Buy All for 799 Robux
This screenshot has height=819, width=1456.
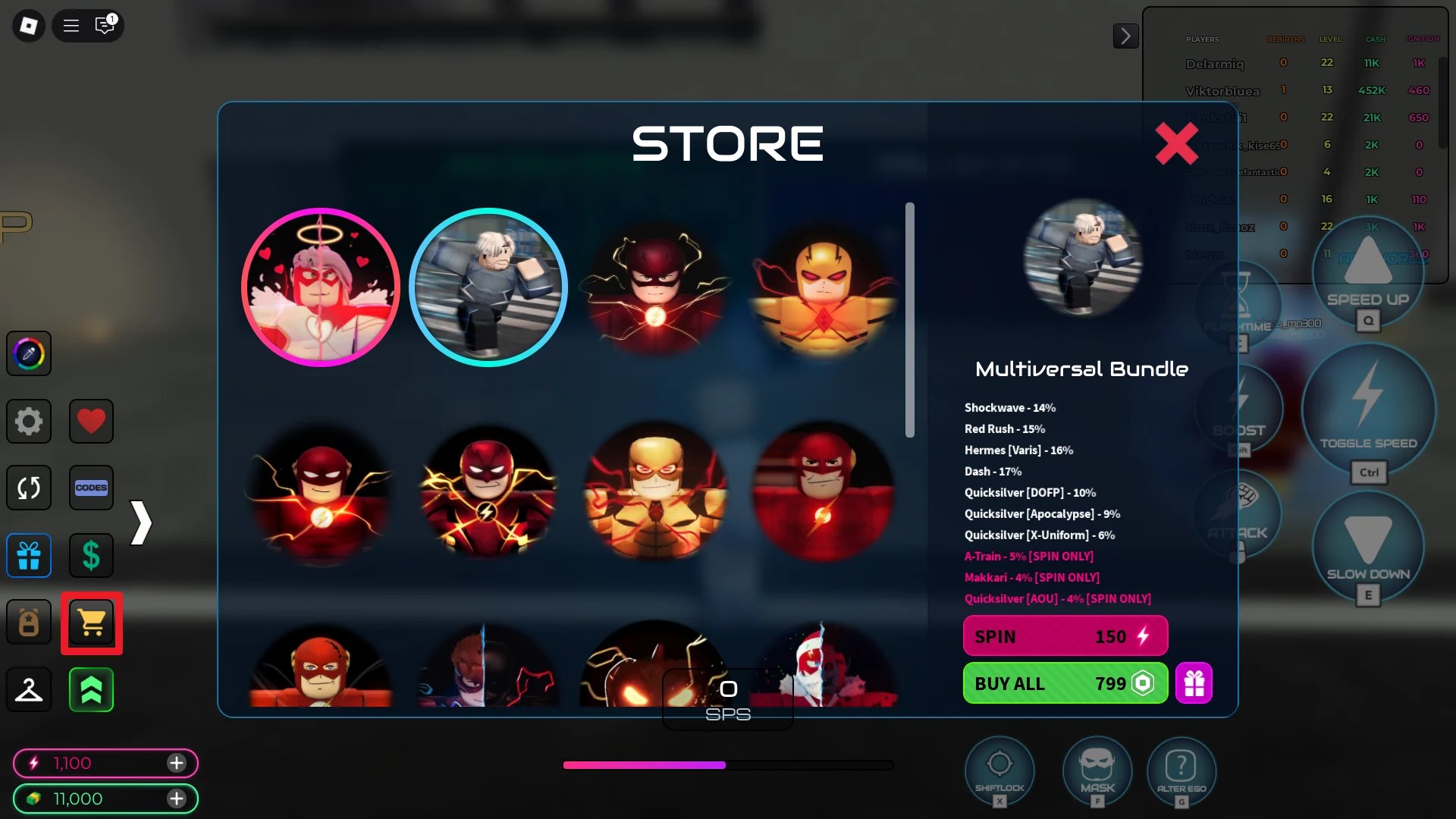(1065, 683)
